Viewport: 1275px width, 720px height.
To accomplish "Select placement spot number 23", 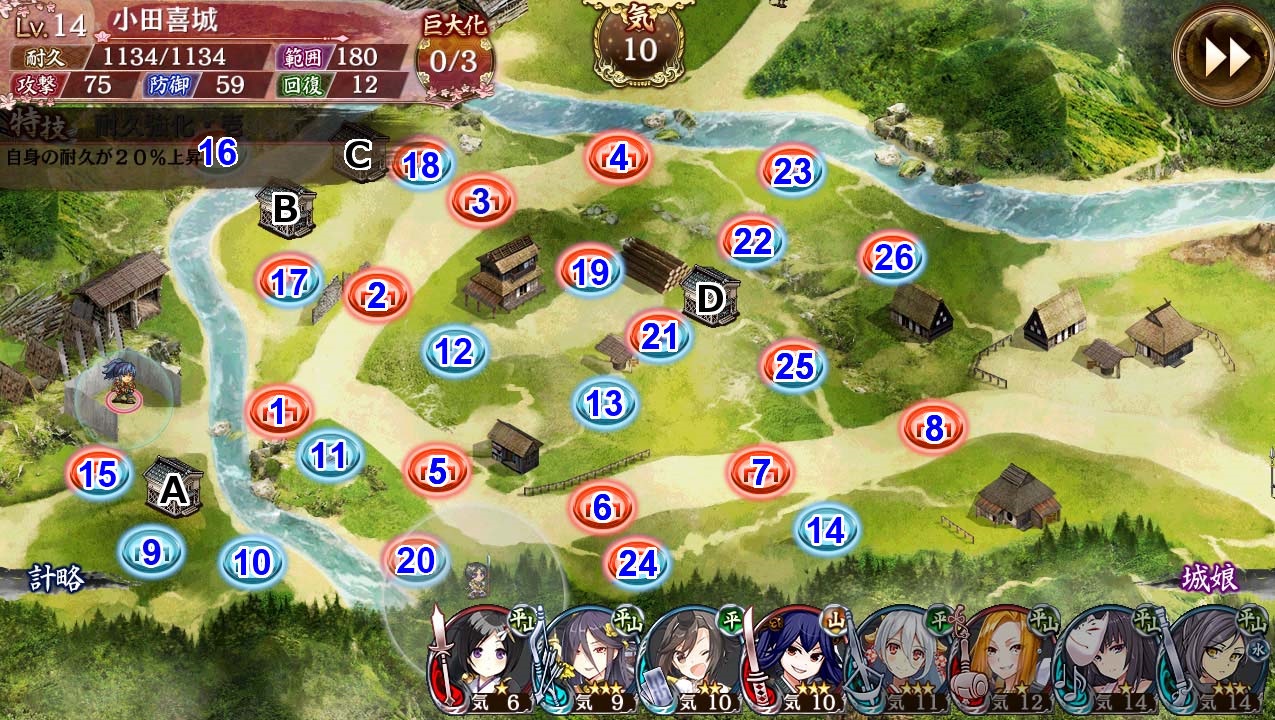I will coord(792,171).
